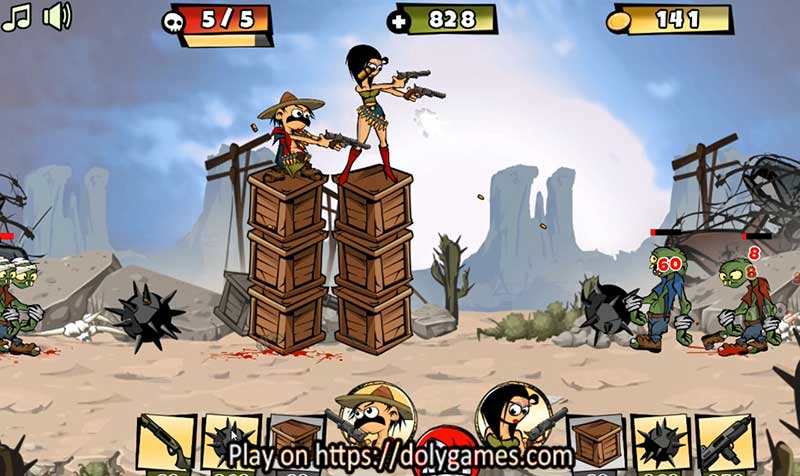Mute the sound with the speaker icon

tap(57, 17)
